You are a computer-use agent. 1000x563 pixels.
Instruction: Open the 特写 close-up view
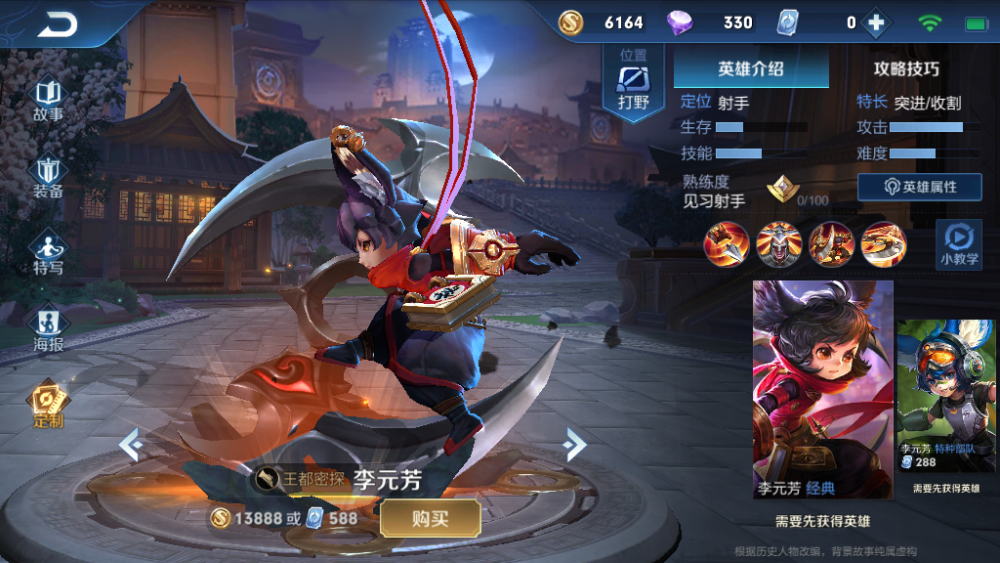[48, 254]
